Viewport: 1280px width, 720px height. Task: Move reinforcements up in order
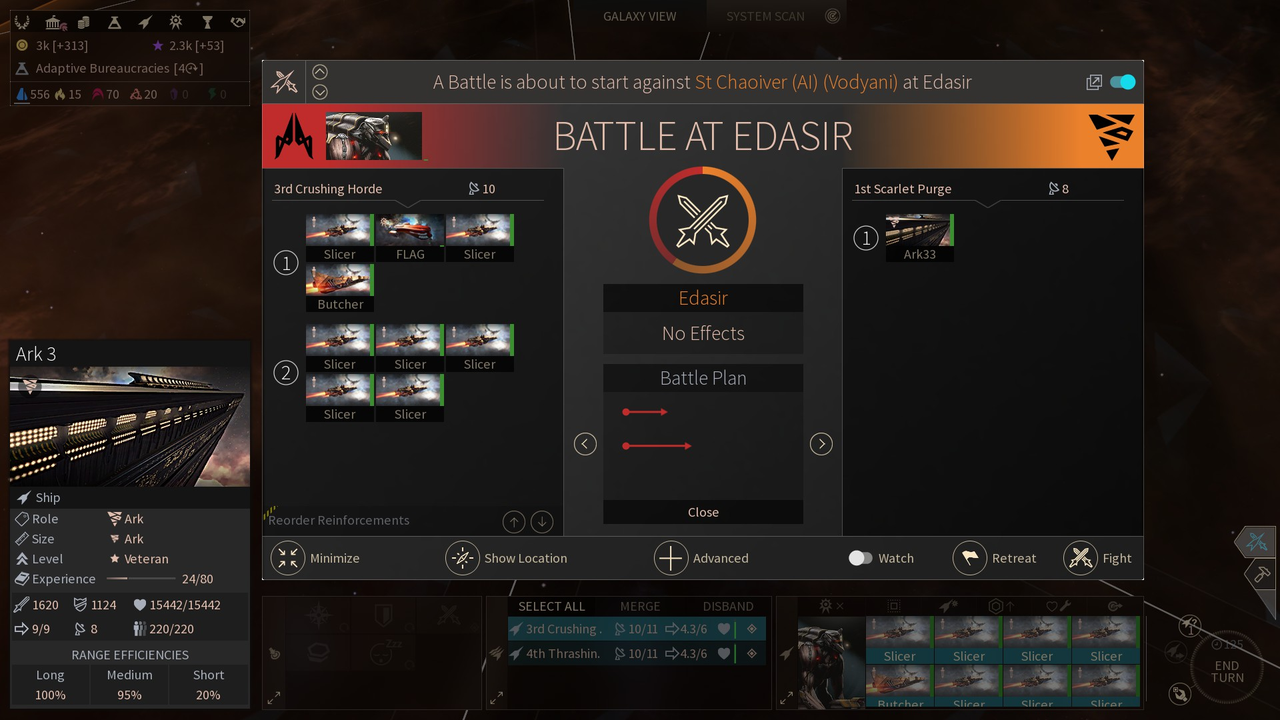[513, 521]
